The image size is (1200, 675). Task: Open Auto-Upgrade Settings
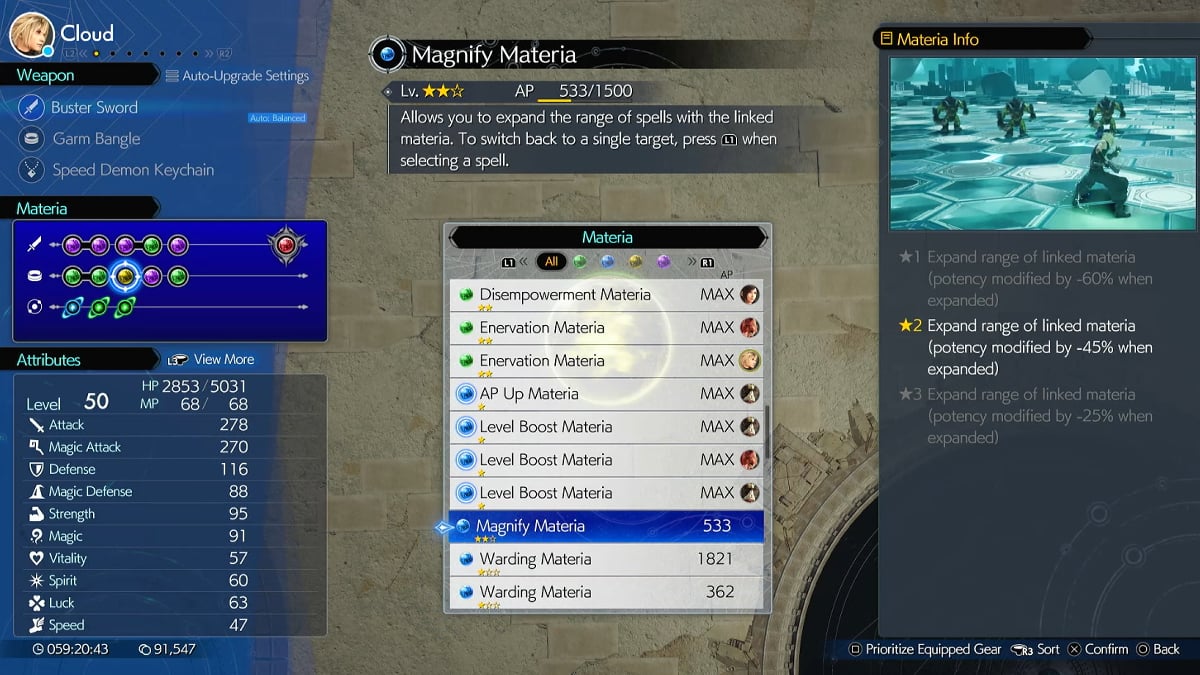coord(237,75)
